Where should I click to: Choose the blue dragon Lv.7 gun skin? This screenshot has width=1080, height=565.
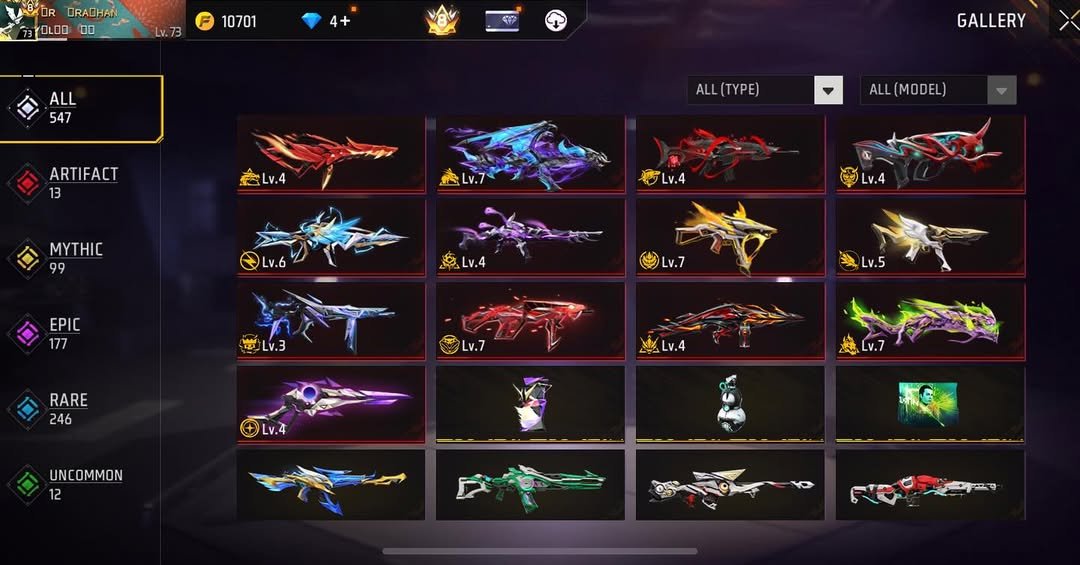[530, 153]
